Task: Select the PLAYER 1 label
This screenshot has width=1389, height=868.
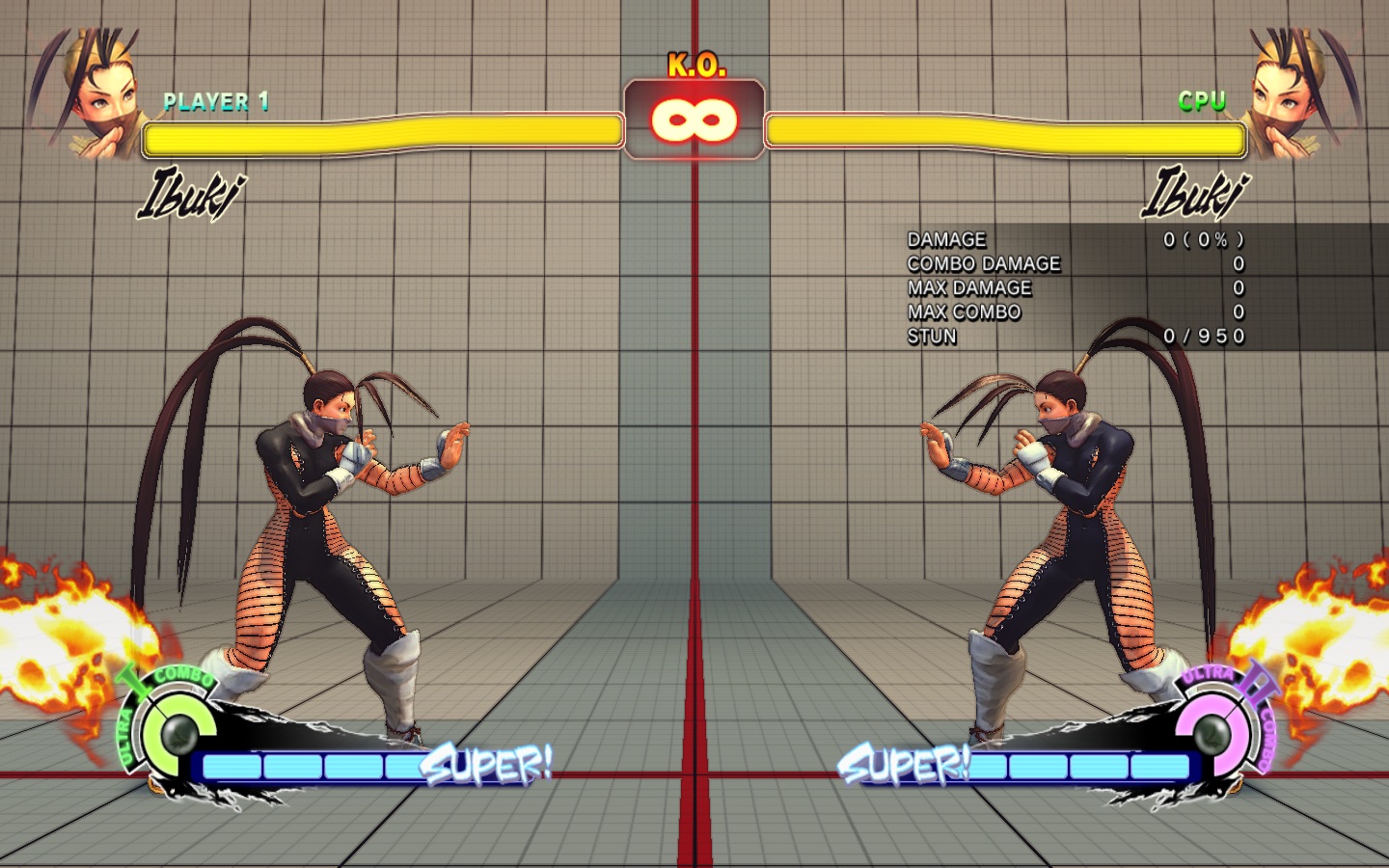Action: coord(214,102)
